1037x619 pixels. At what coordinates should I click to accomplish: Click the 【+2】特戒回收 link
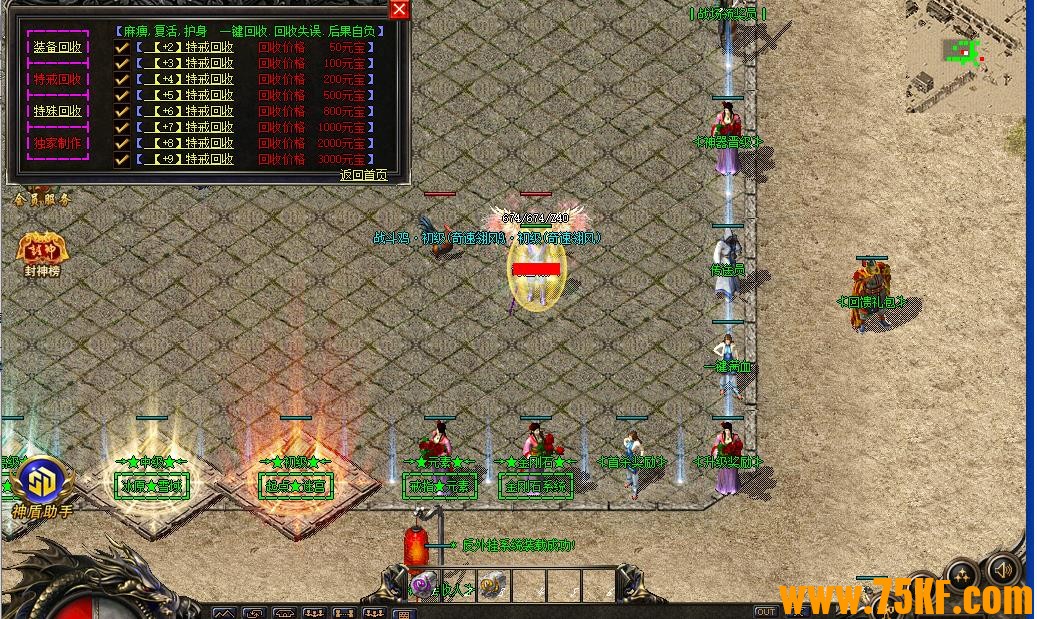185,47
